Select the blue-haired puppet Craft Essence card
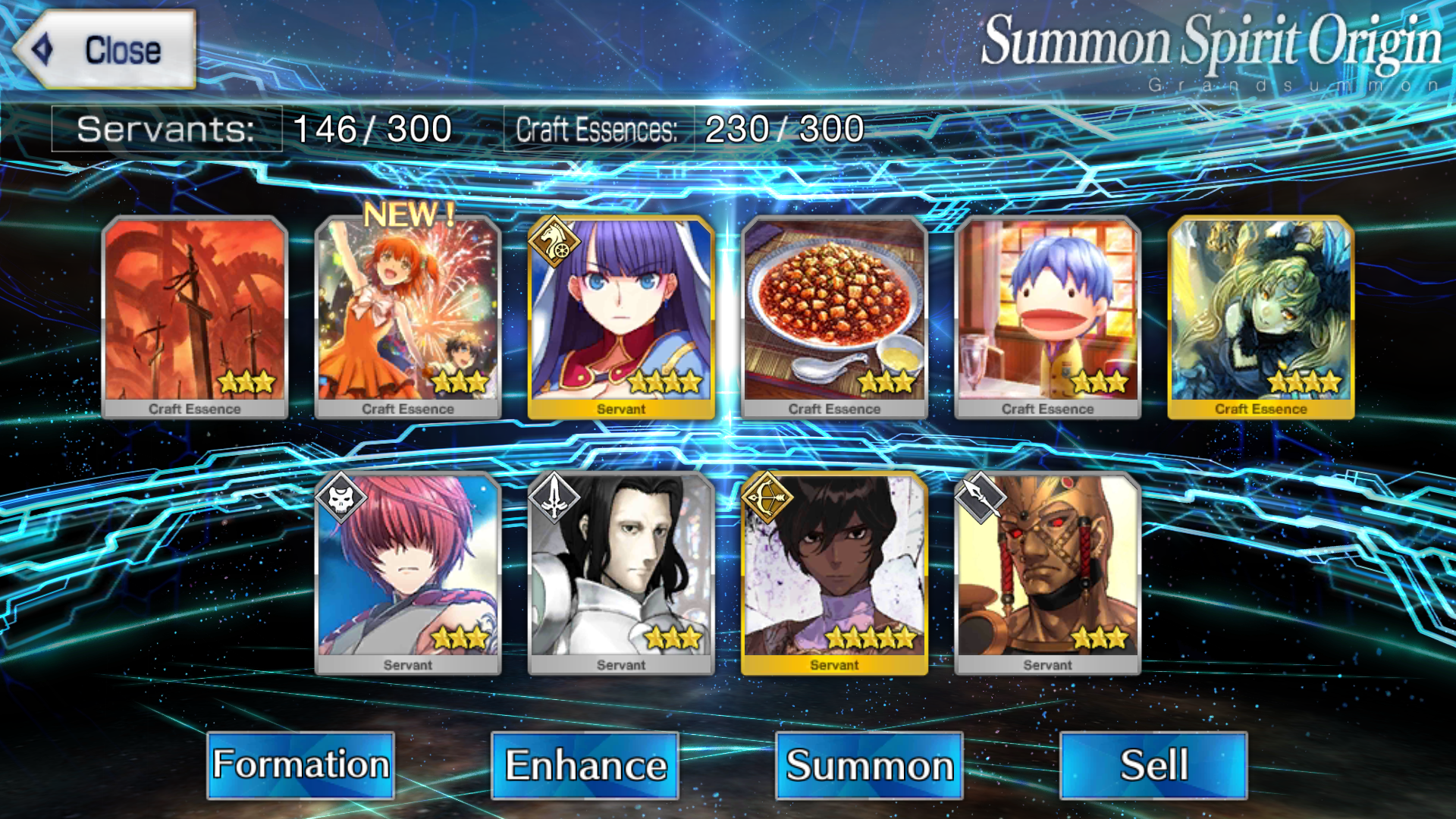This screenshot has height=819, width=1456. 1047,317
